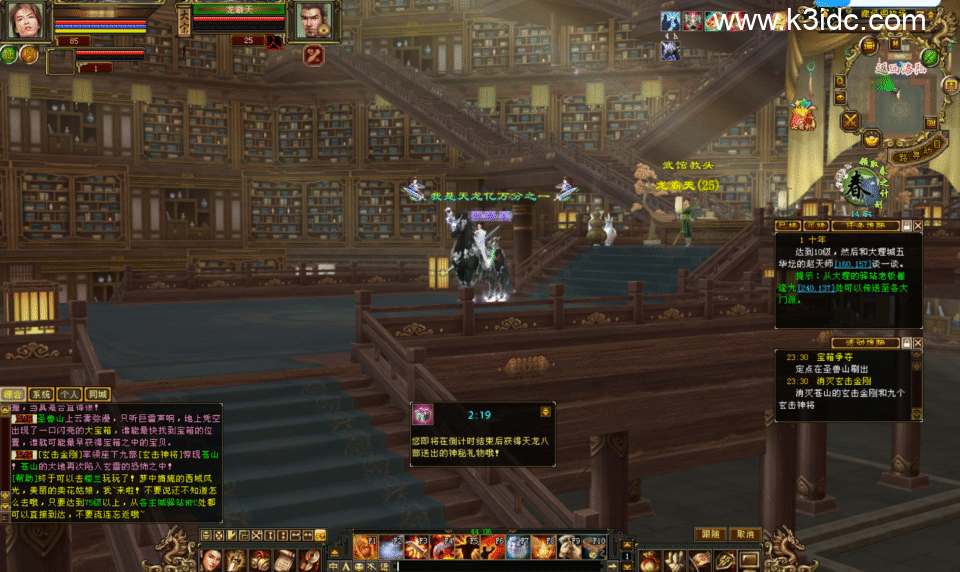Click the 取消 cancel button

pos(745,534)
